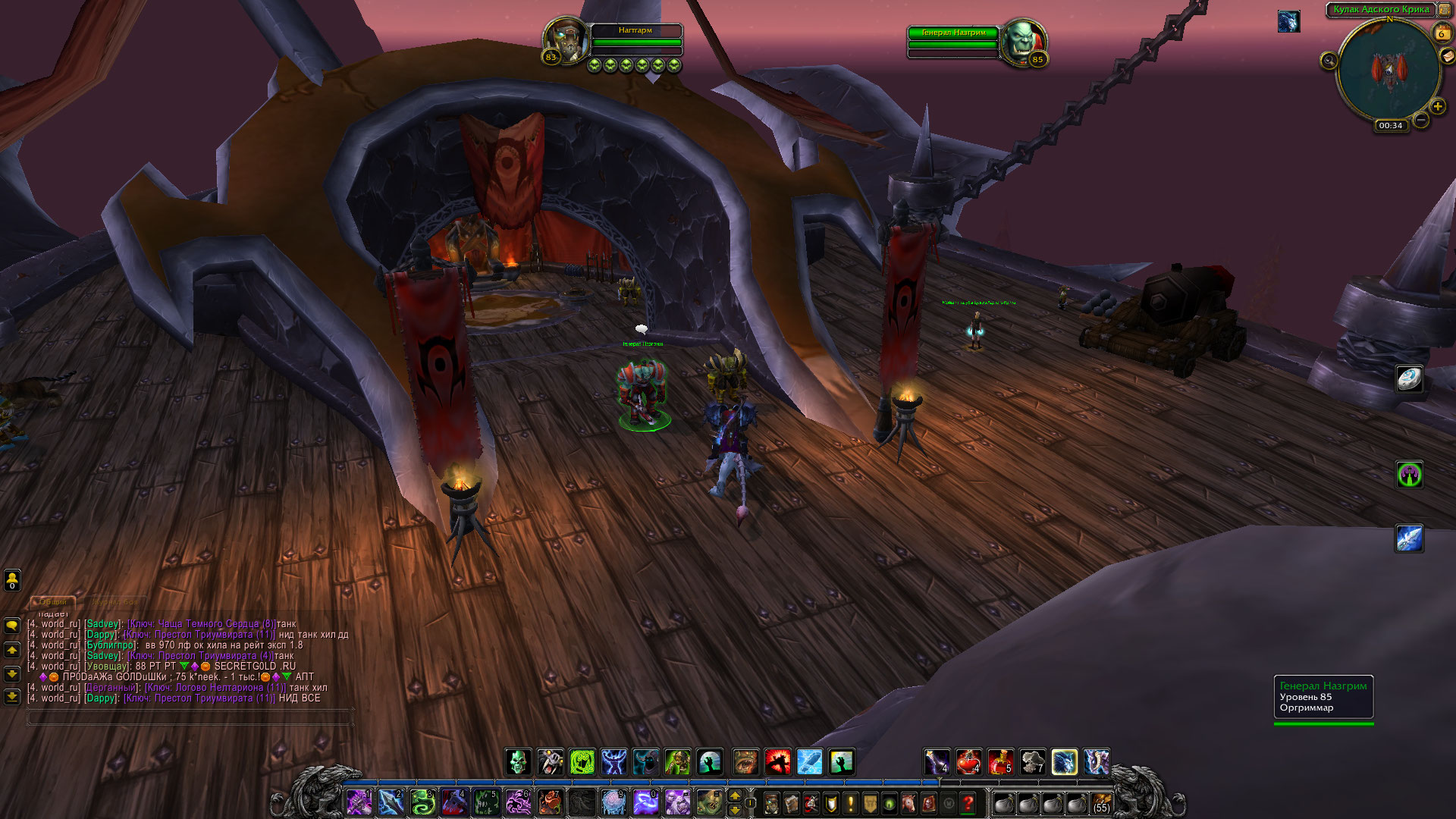Activate the green swirl ability in slot 3
This screenshot has height=819, width=1456.
[422, 802]
